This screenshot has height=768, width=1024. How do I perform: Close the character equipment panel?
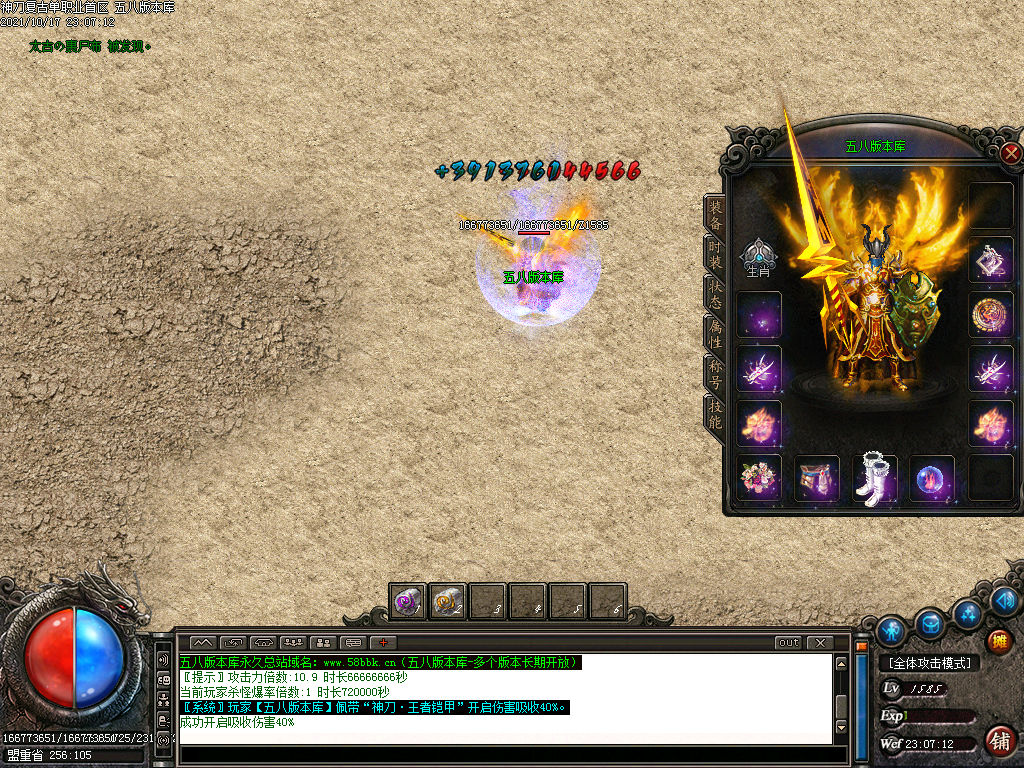coord(1011,153)
